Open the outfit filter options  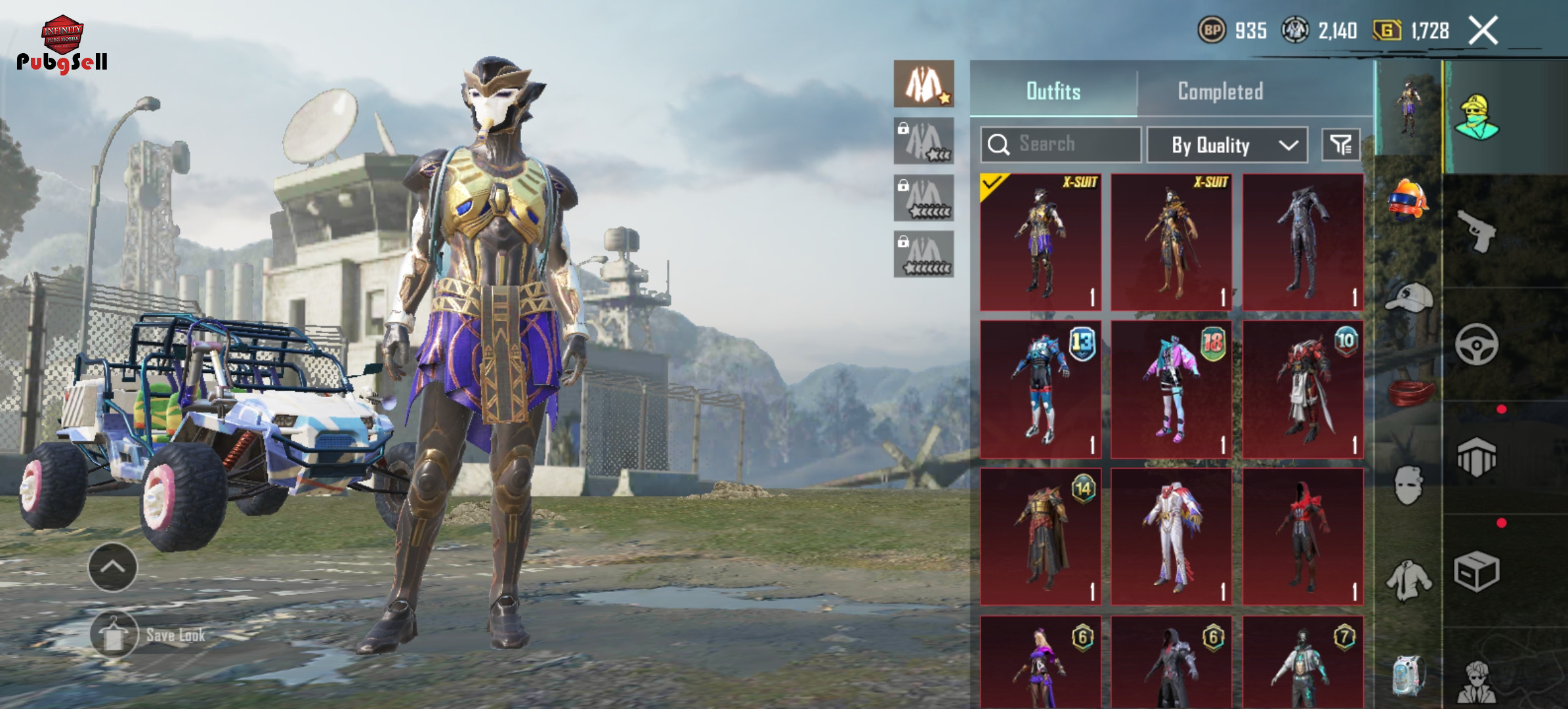(x=1340, y=144)
